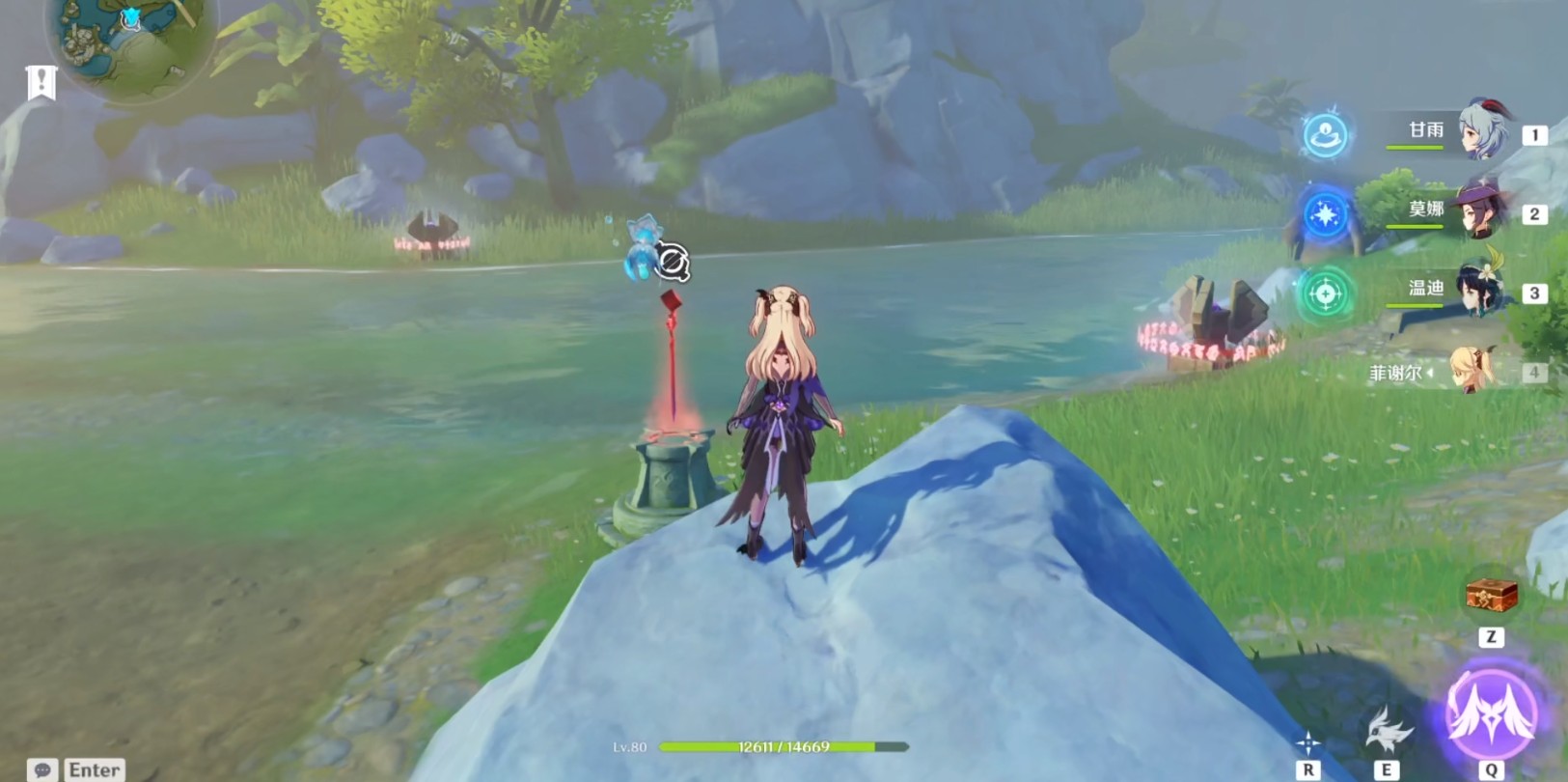Open the chat speech bubble
Viewport: 1568px width, 782px height.
42,769
